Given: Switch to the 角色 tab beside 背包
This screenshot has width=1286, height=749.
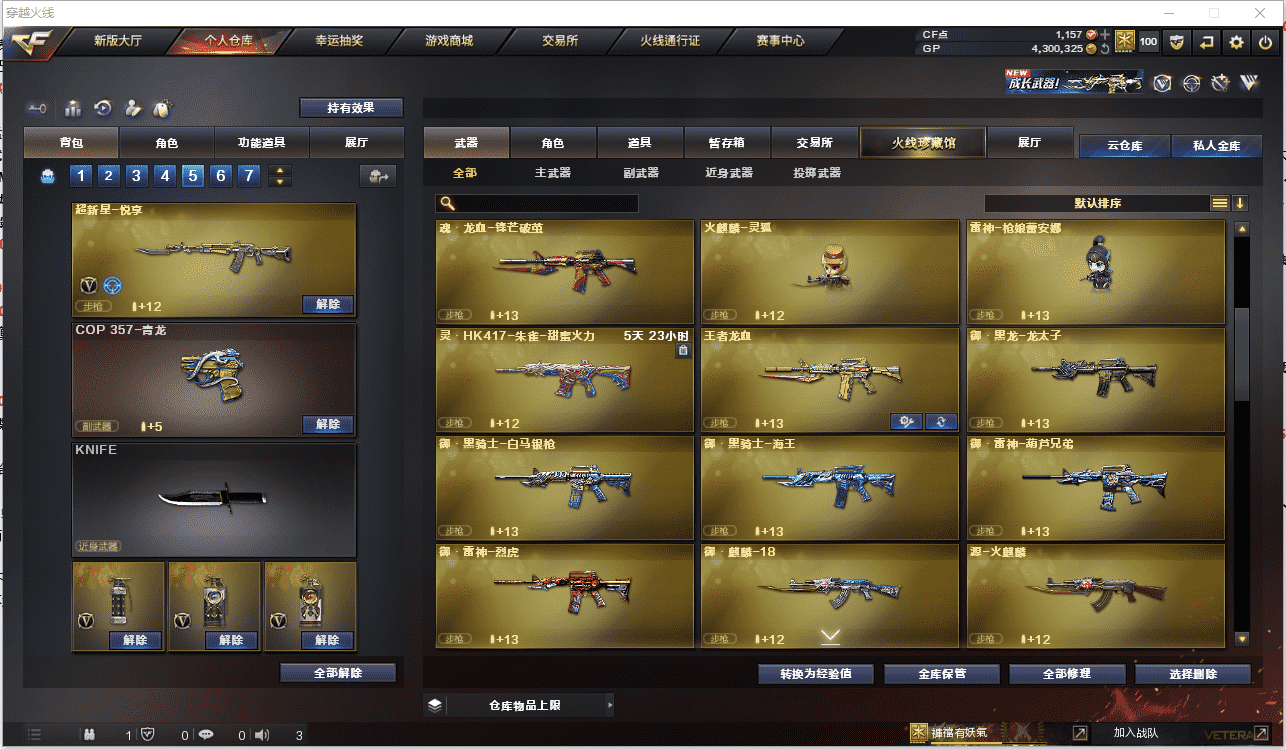Looking at the screenshot, I should pos(166,143).
